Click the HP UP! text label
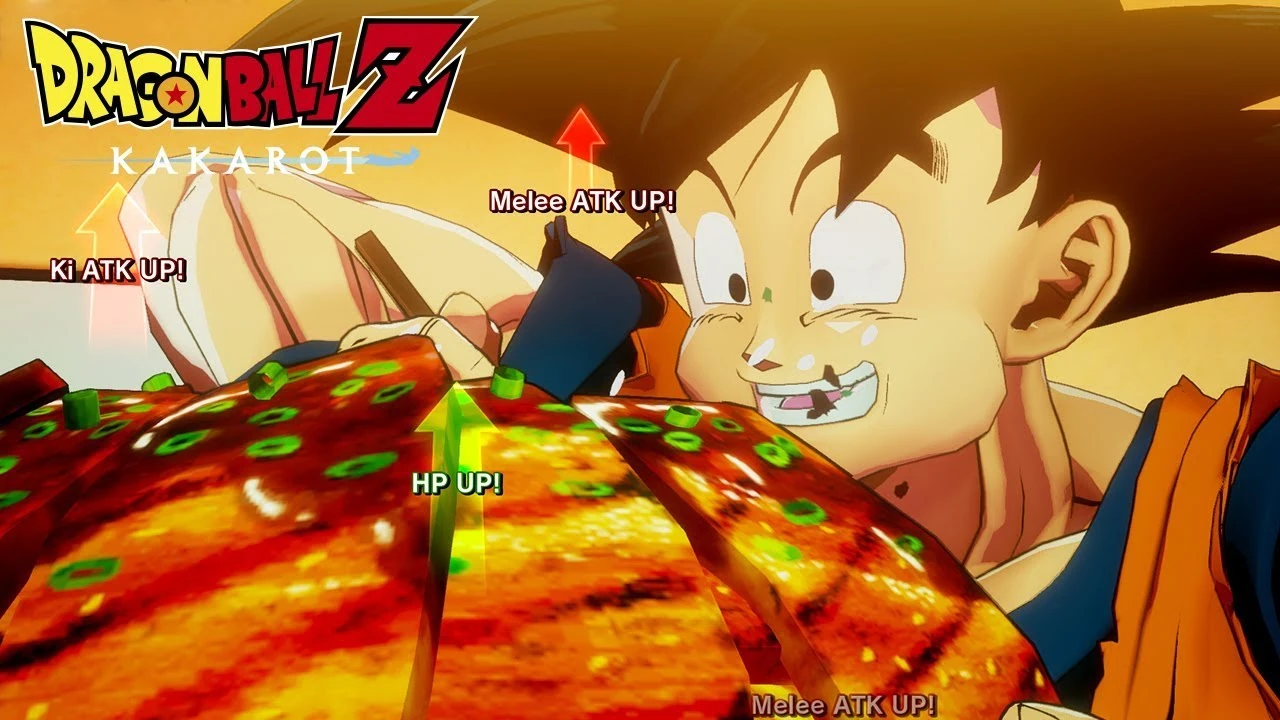1280x720 pixels. [x=457, y=485]
